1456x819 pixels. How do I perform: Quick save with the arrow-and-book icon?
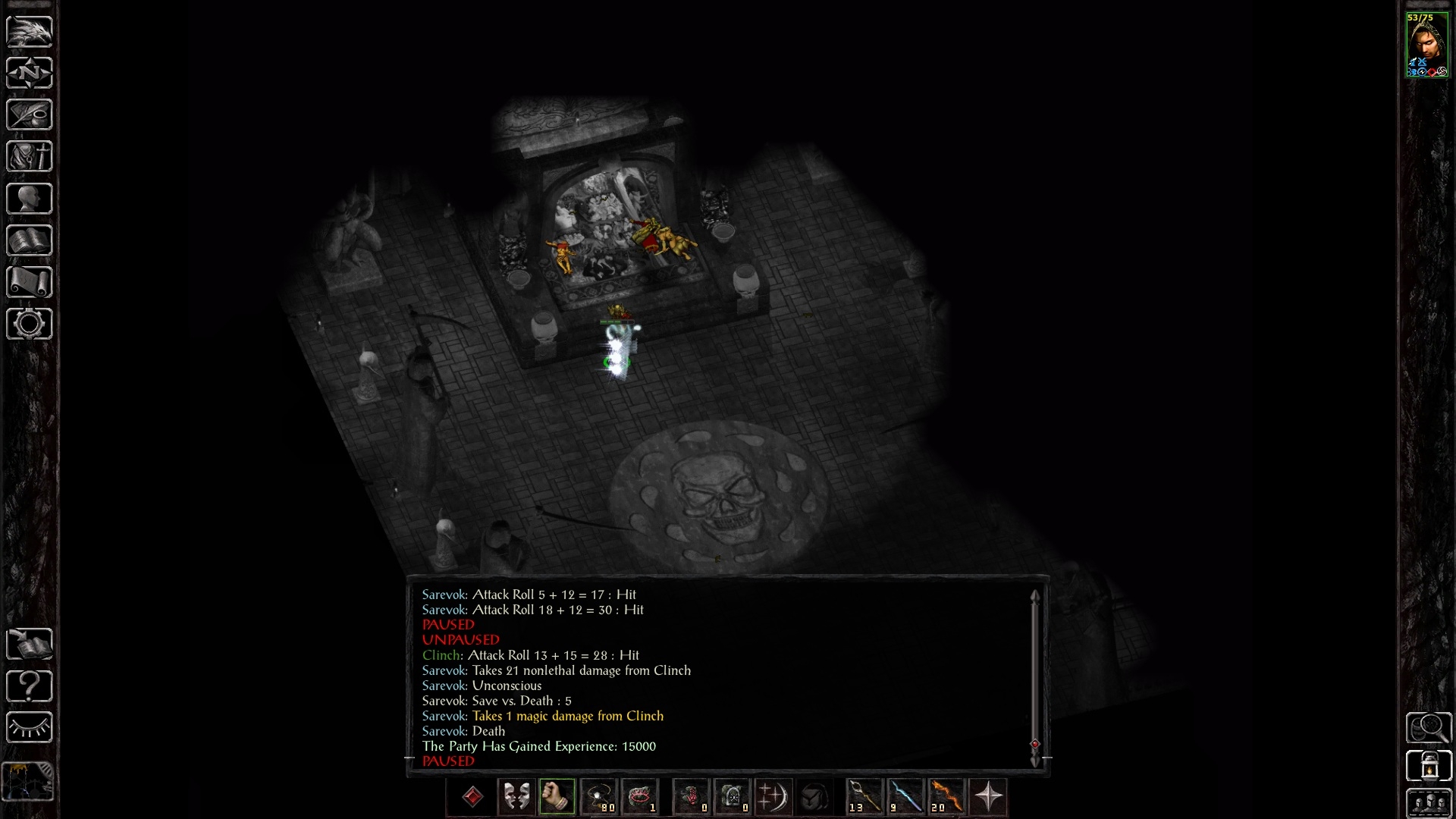click(30, 645)
